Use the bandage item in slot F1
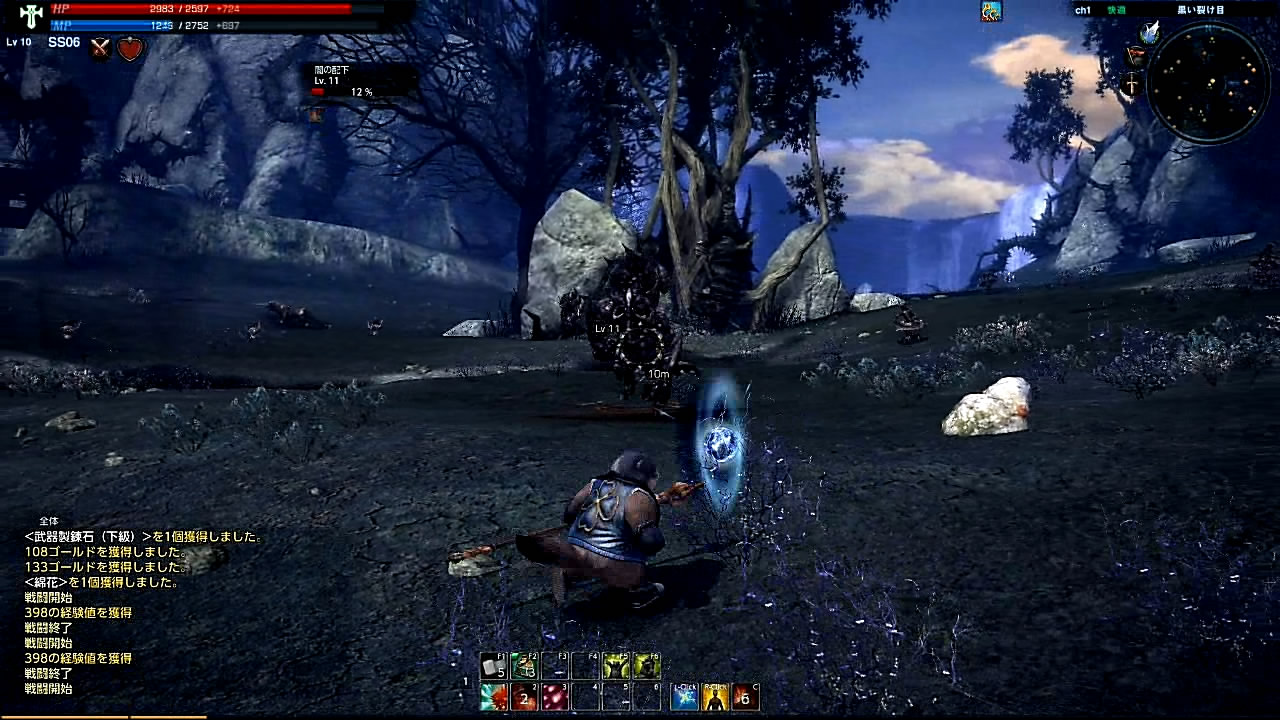 (x=493, y=666)
